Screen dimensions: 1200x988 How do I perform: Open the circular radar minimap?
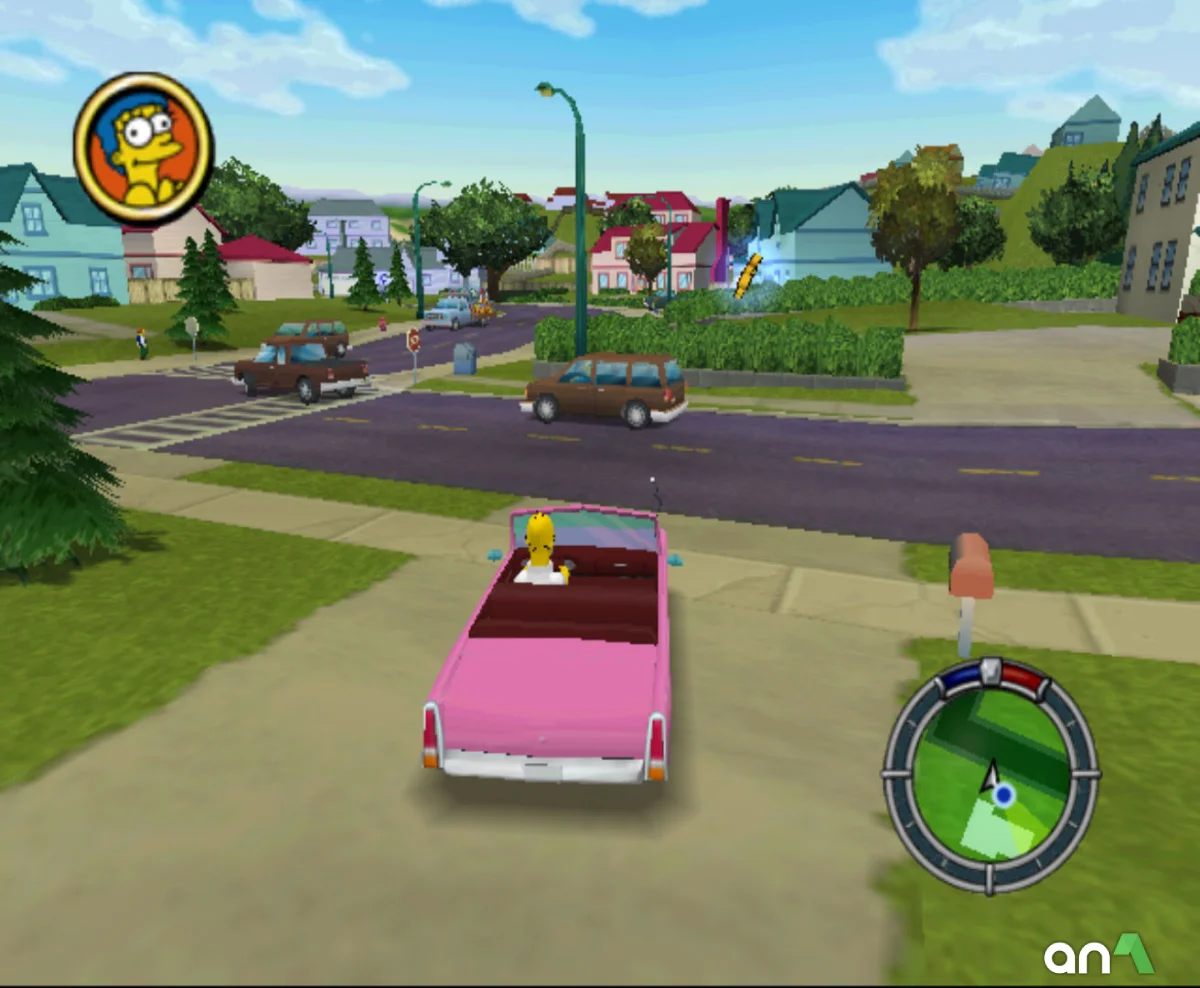pyautogui.click(x=990, y=775)
